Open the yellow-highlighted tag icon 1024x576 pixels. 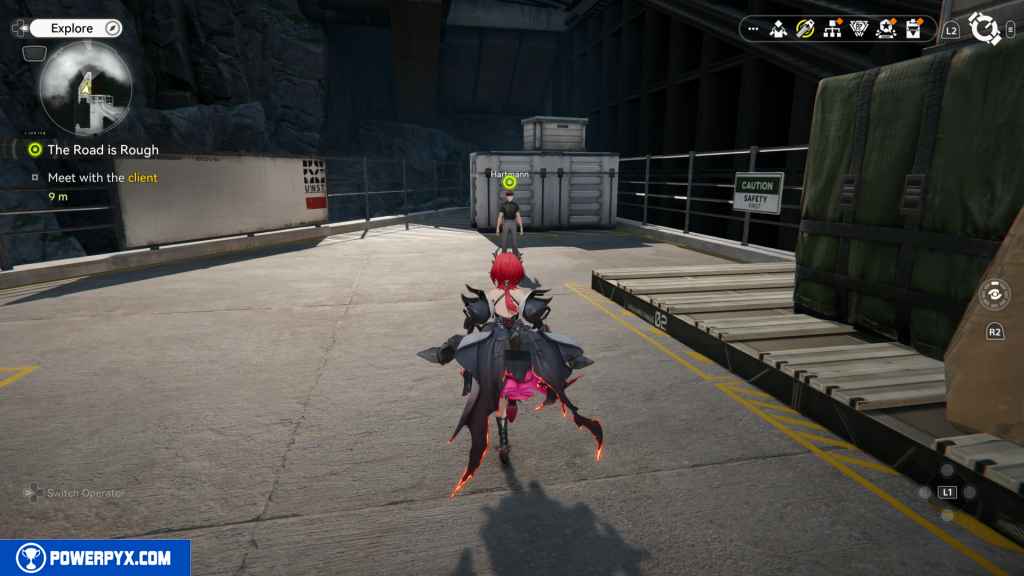click(805, 29)
